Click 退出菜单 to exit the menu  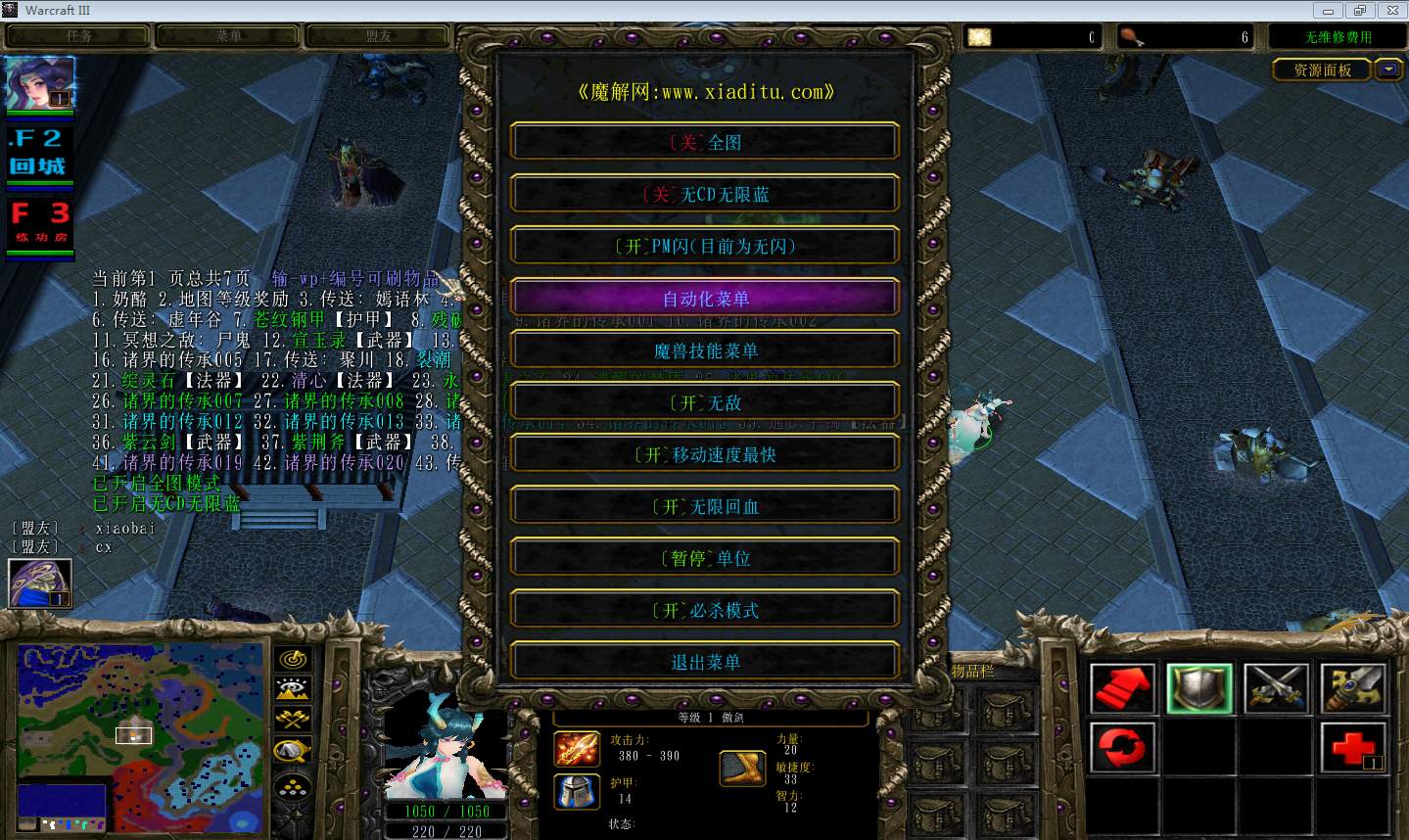tap(704, 662)
